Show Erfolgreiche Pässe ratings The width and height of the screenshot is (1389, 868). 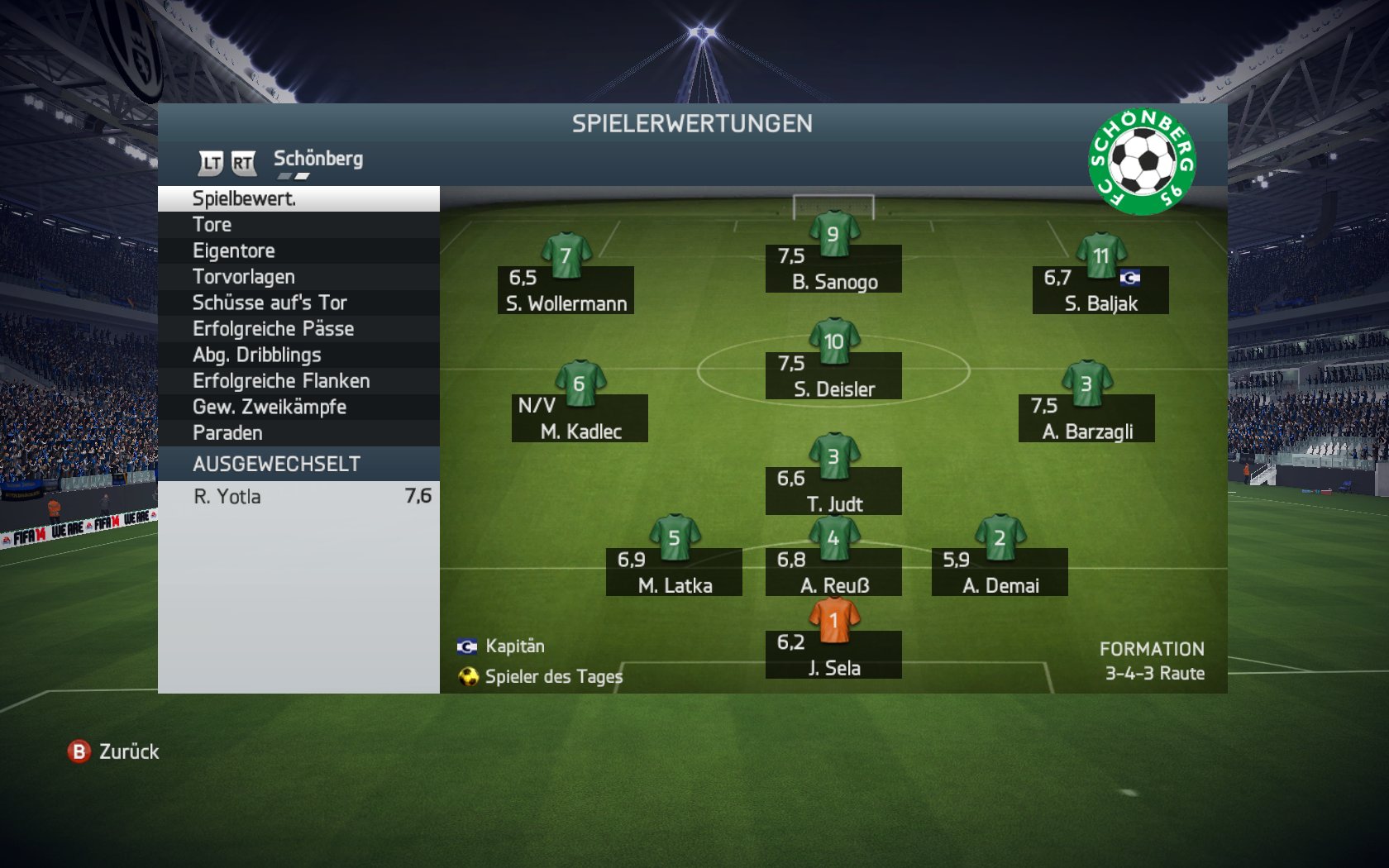(x=298, y=329)
